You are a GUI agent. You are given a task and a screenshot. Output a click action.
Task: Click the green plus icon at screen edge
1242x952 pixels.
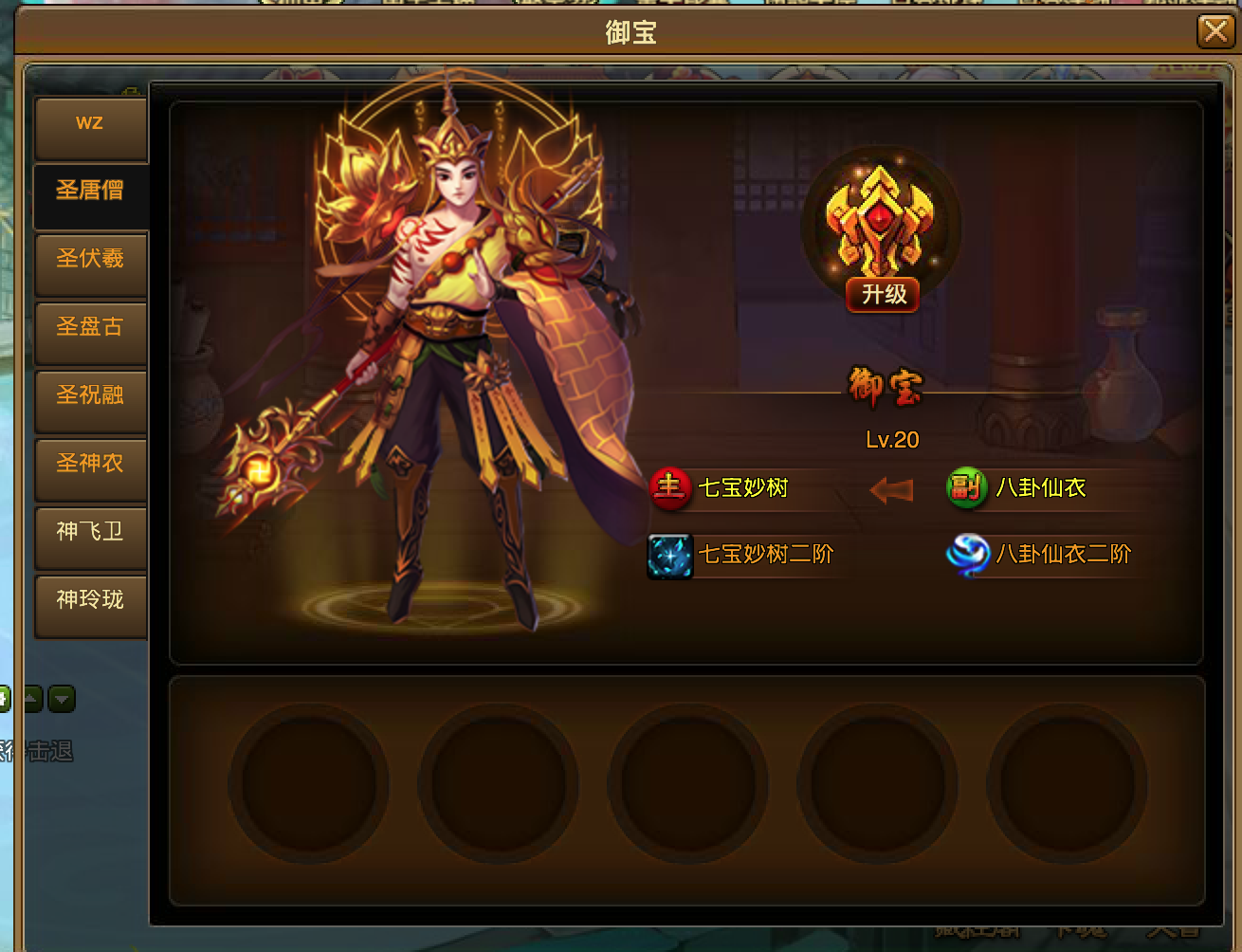pos(6,699)
